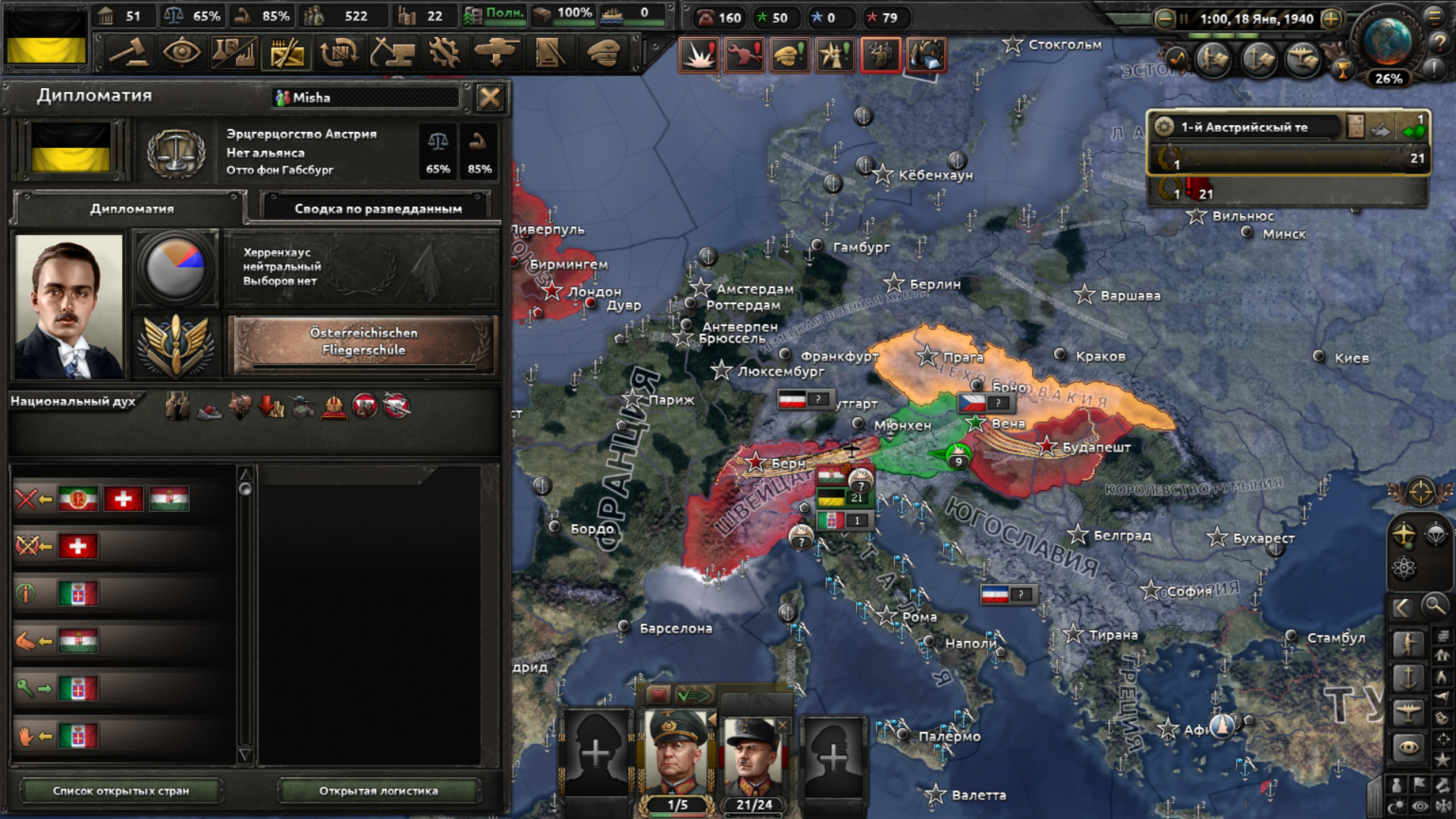Click the Misha player name field
Image resolution: width=1456 pixels, height=819 pixels.
tap(366, 97)
